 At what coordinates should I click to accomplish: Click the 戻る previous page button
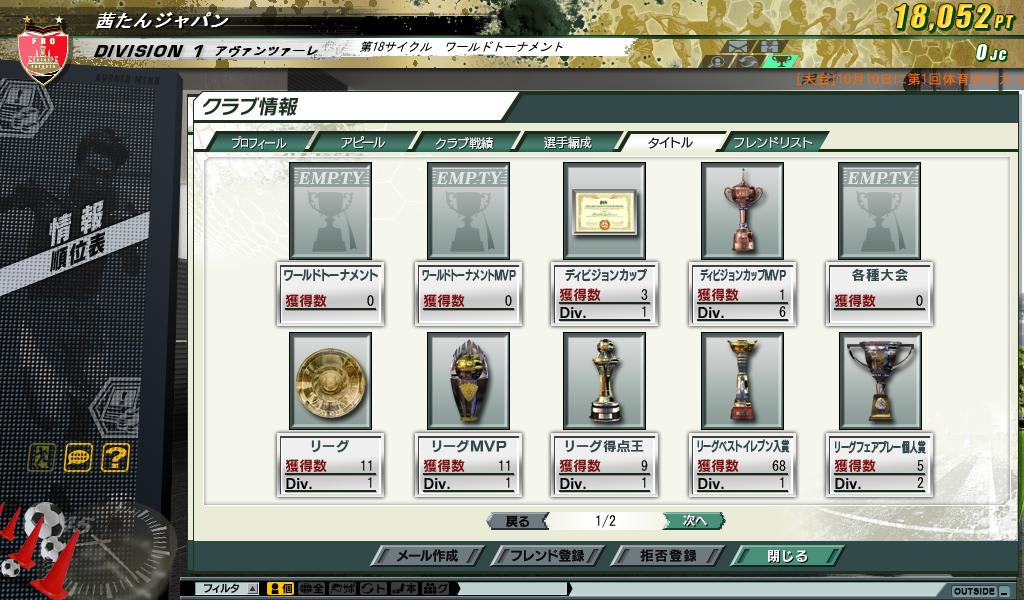(517, 521)
